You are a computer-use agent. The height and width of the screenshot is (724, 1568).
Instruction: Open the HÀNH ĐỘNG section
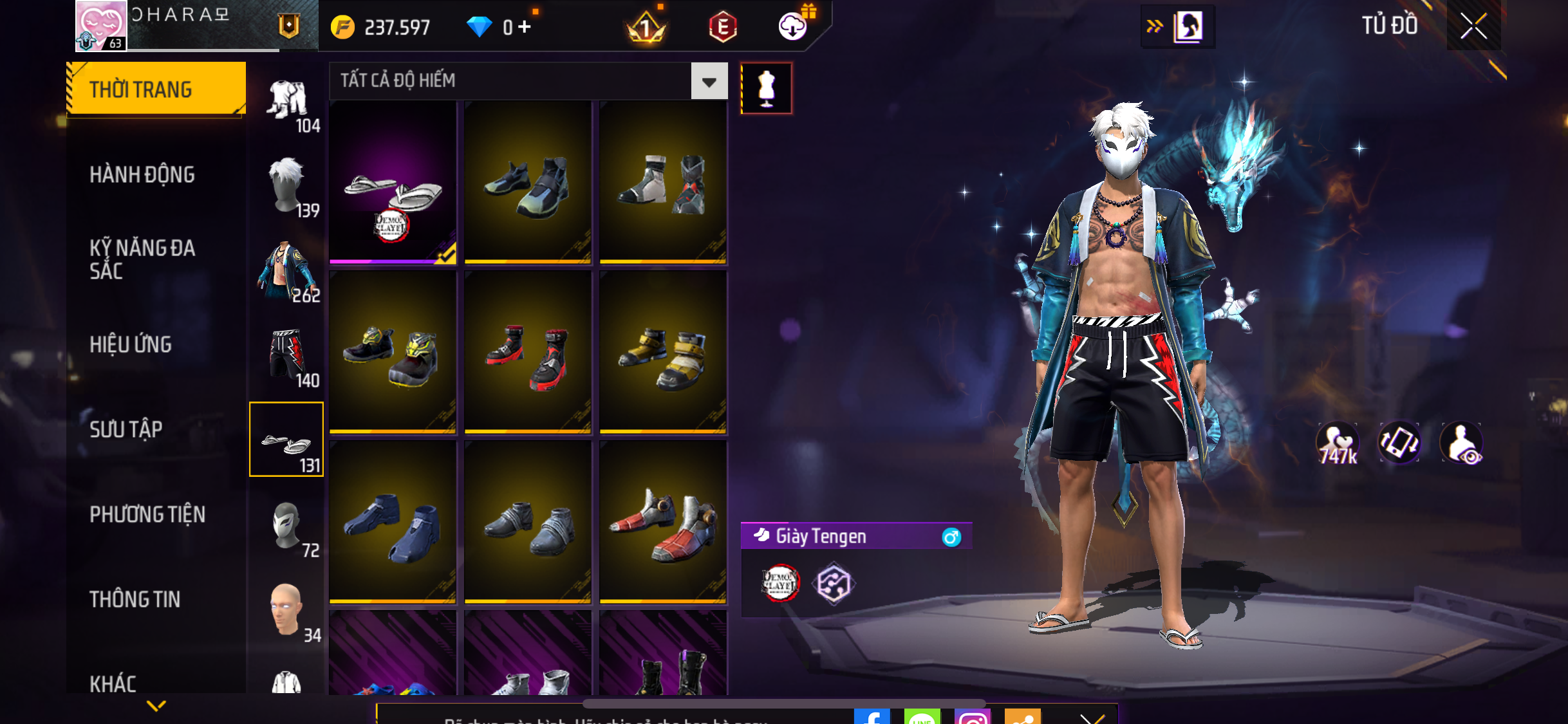click(x=142, y=174)
